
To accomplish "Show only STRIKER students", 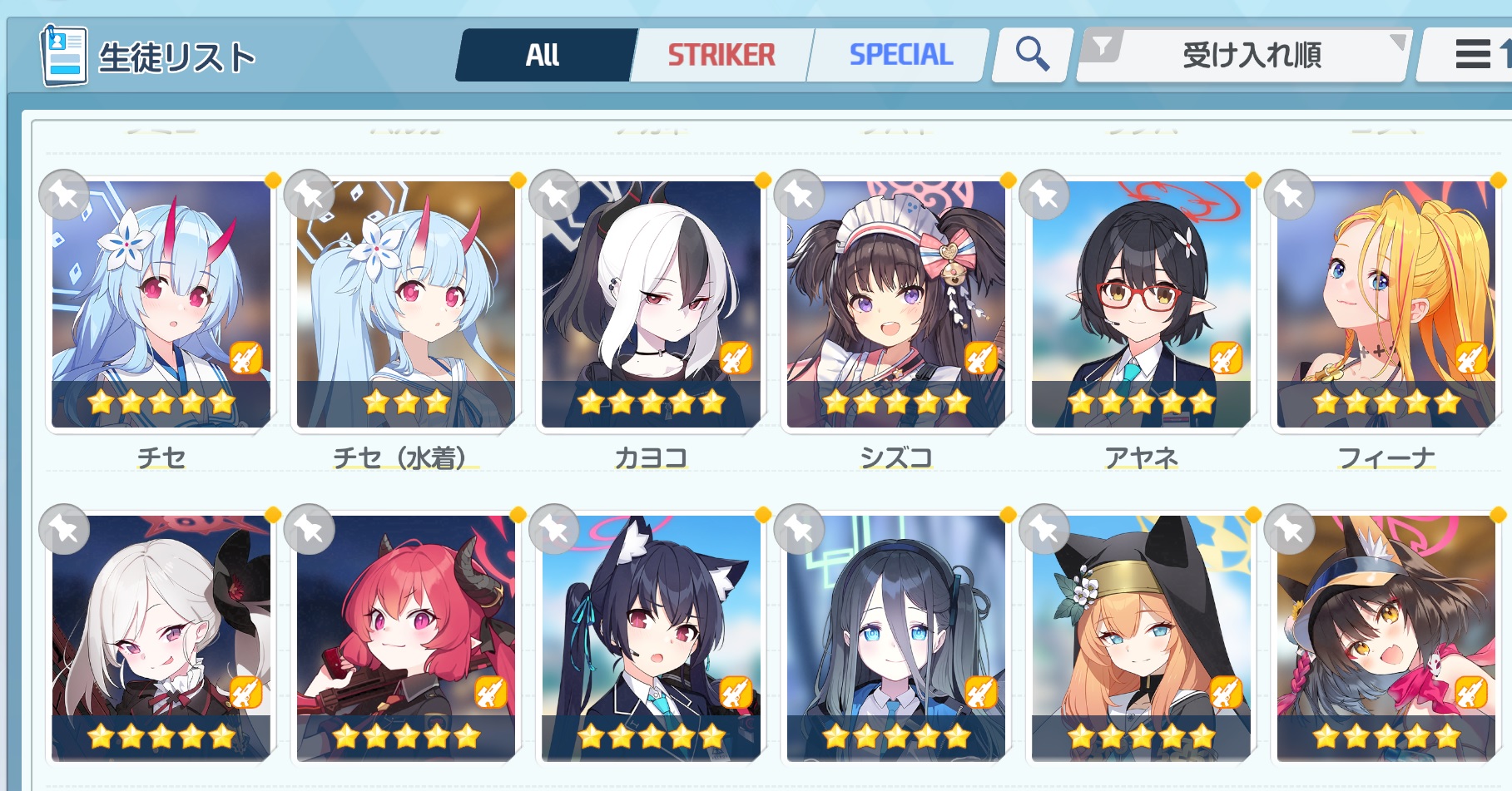I will (721, 55).
